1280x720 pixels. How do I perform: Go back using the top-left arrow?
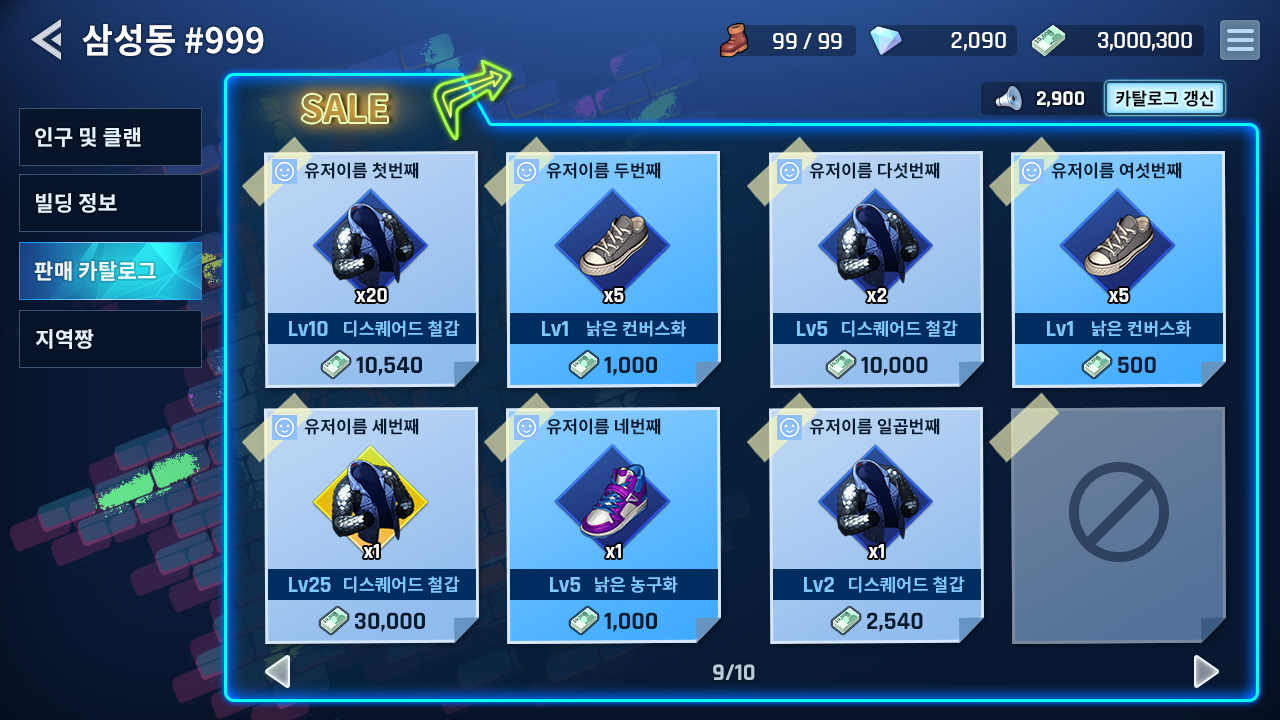(x=46, y=40)
